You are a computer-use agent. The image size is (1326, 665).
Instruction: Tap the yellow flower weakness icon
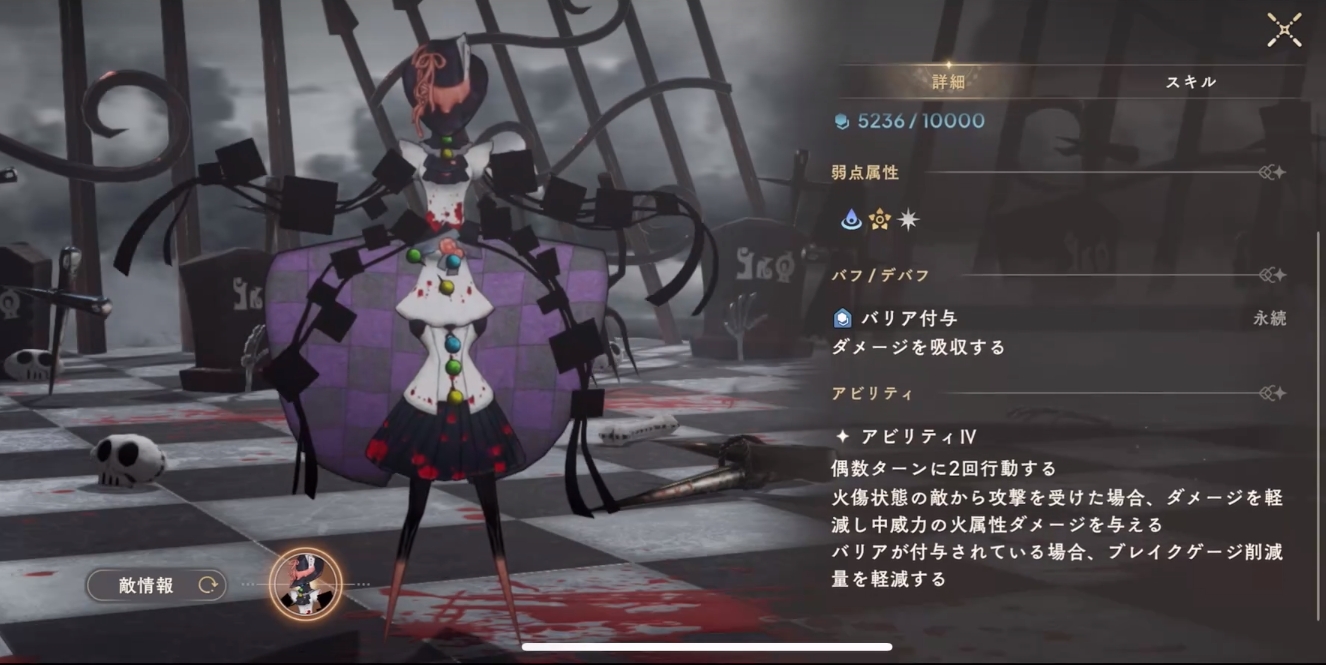click(x=879, y=220)
